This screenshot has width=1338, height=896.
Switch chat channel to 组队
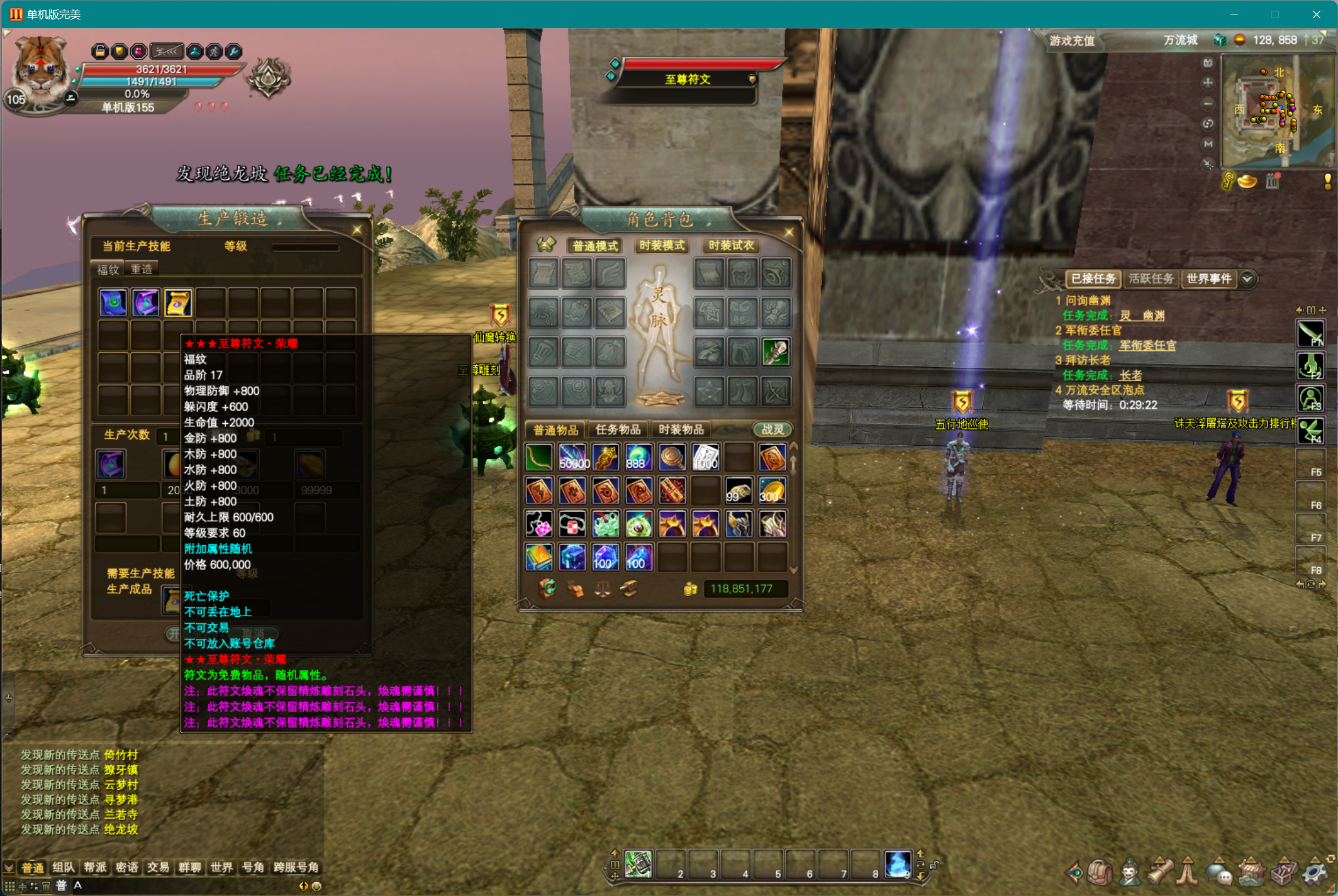tap(64, 868)
